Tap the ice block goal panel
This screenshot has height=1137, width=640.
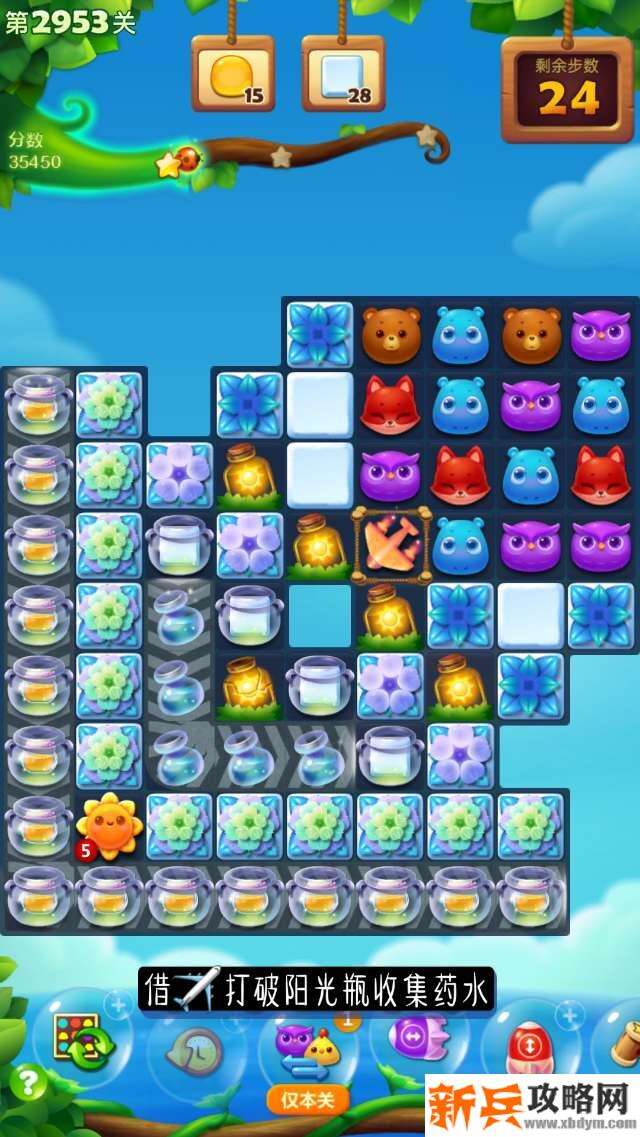(x=343, y=75)
